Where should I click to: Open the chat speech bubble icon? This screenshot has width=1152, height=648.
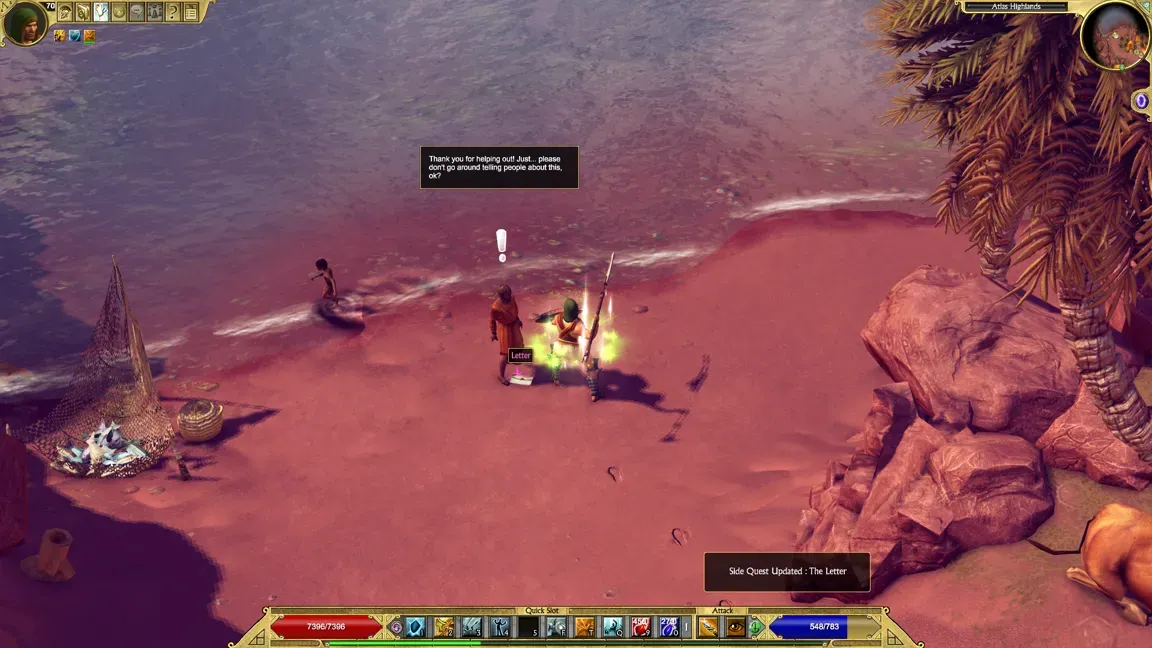tap(137, 12)
